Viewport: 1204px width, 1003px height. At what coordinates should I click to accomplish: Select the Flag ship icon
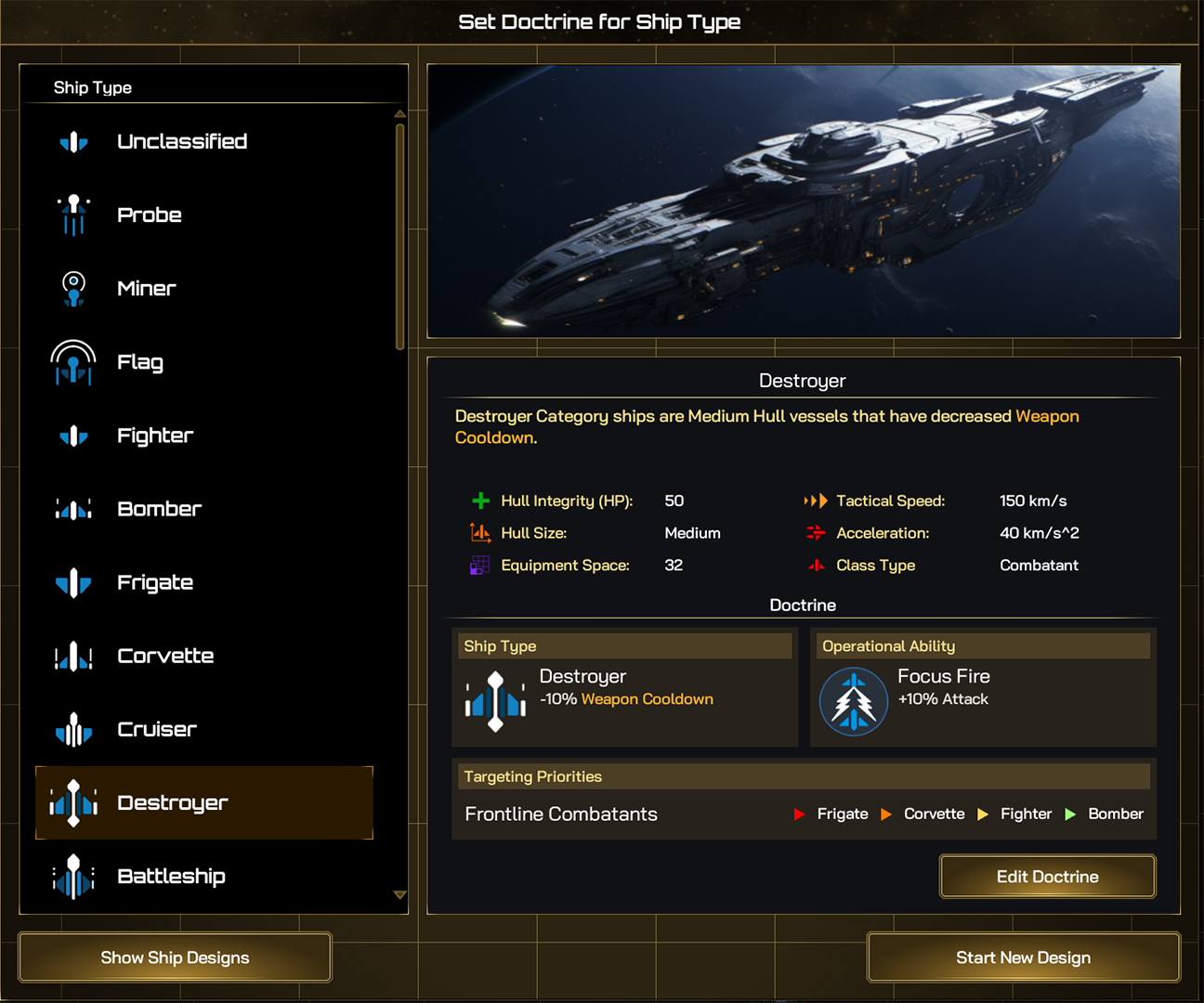click(x=72, y=362)
